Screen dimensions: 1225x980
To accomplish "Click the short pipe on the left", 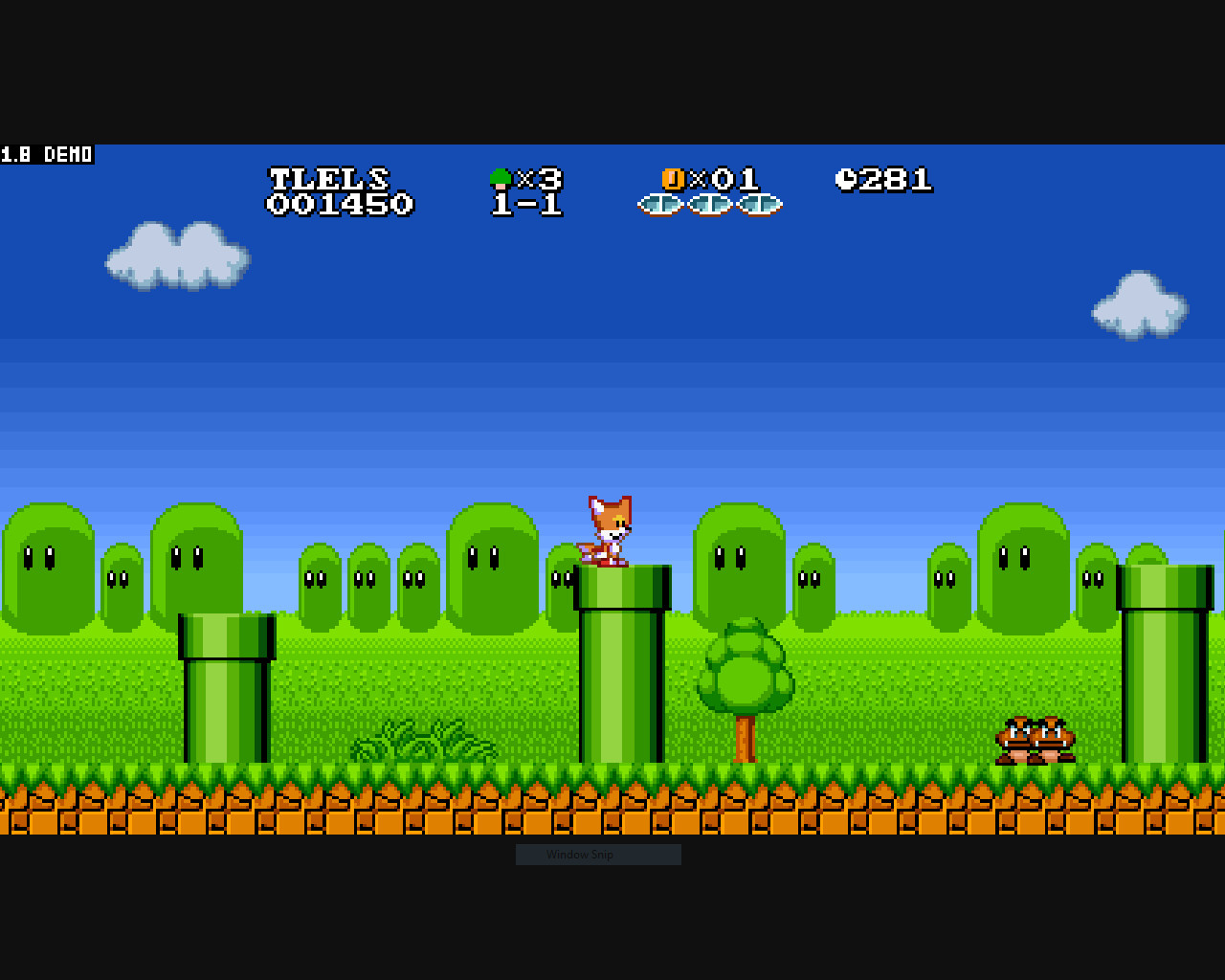I will click(x=225, y=689).
